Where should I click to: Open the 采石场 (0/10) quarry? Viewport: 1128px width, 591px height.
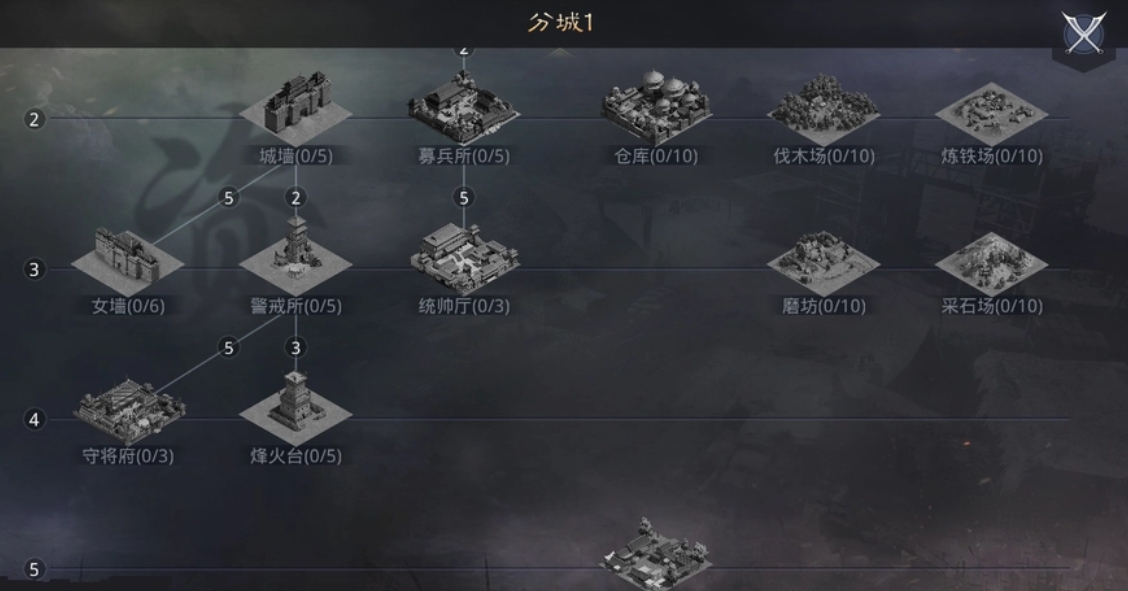pyautogui.click(x=991, y=260)
